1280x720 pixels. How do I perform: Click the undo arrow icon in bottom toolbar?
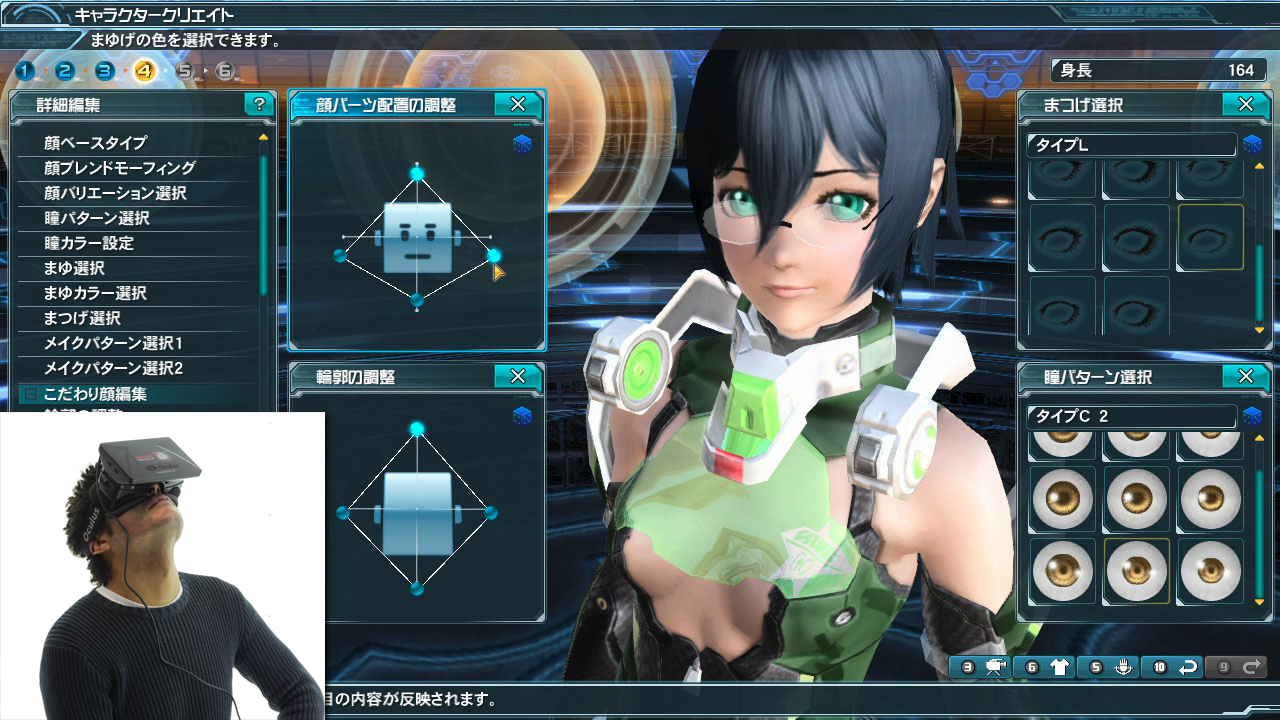1188,667
